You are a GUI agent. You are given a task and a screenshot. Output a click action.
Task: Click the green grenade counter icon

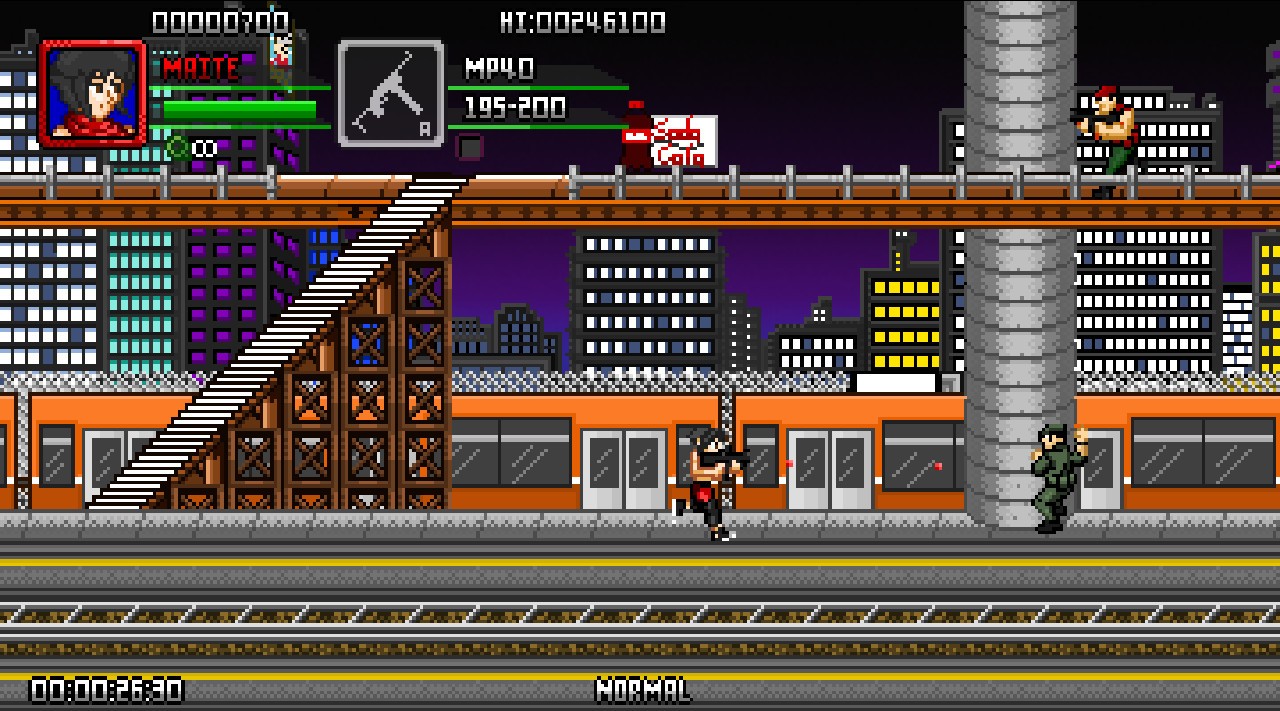click(x=178, y=148)
